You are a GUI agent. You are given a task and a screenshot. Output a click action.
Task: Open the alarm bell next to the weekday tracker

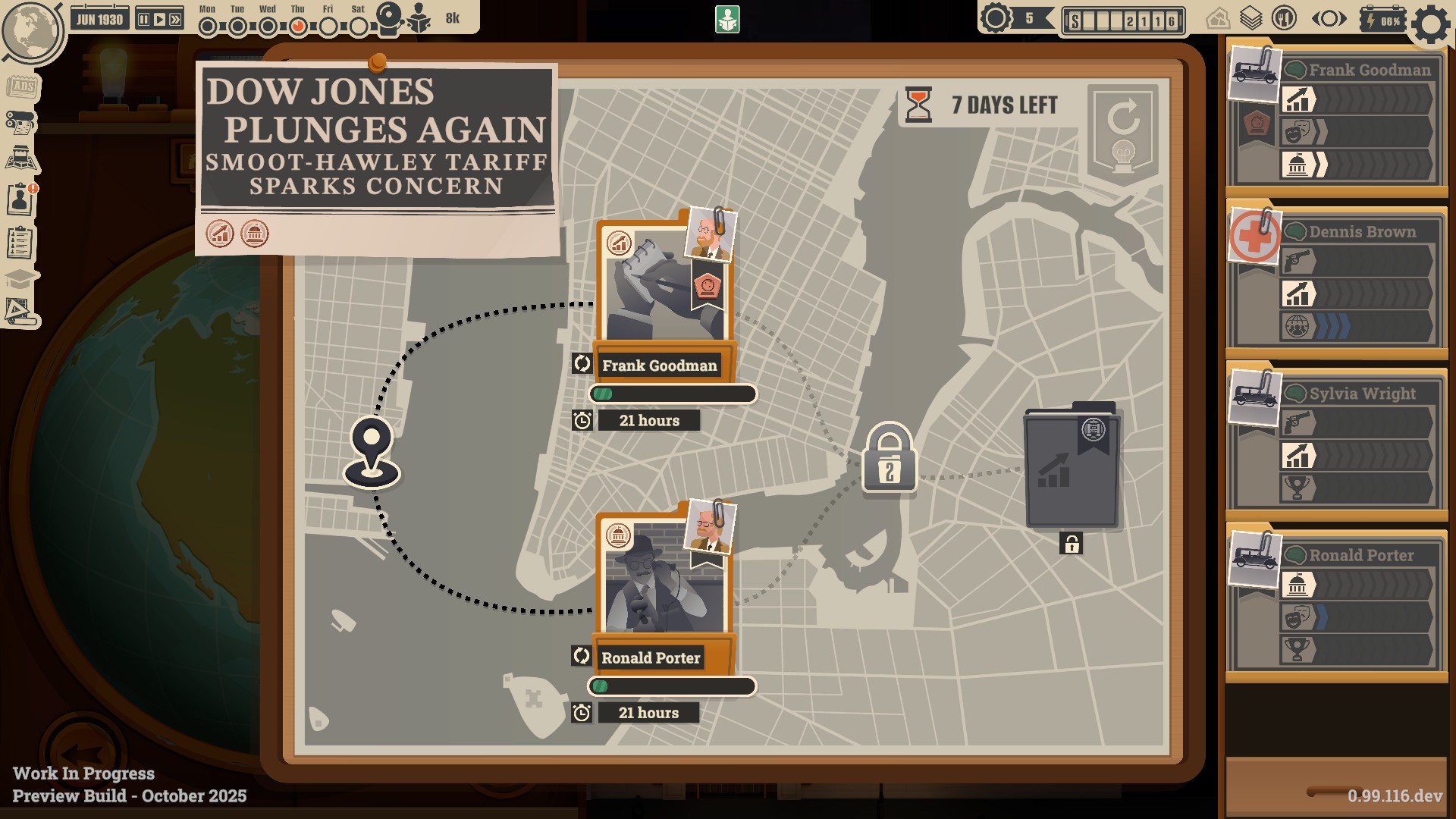coord(389,15)
